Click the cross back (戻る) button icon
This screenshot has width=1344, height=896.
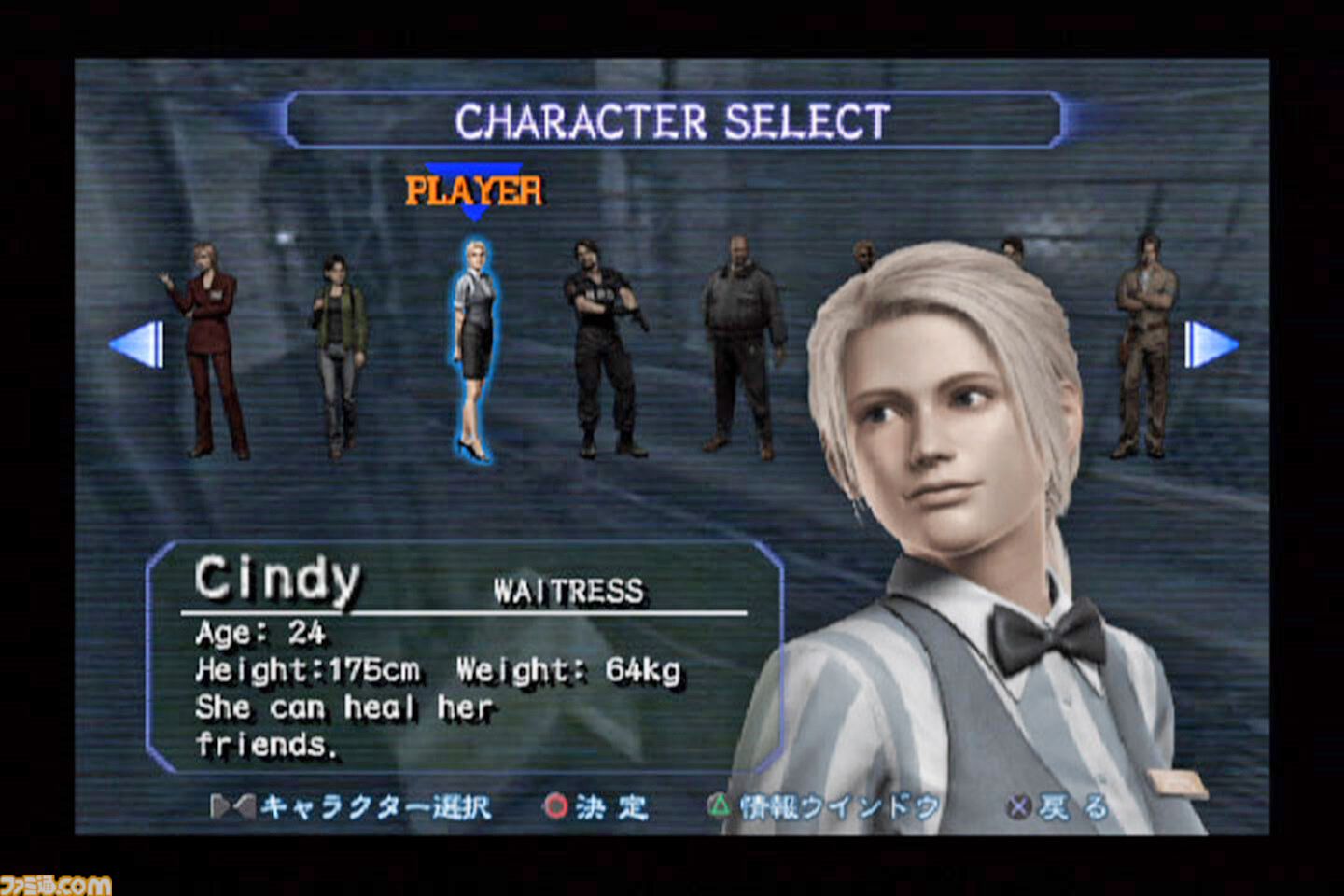pos(1018,808)
